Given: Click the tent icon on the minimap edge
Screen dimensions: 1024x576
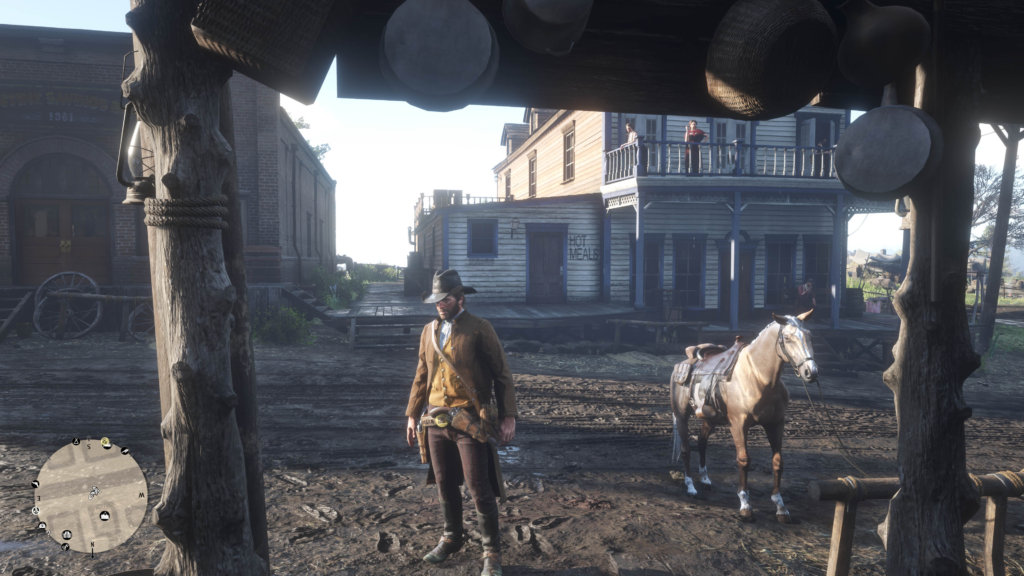Looking at the screenshot, I should coord(76,442).
